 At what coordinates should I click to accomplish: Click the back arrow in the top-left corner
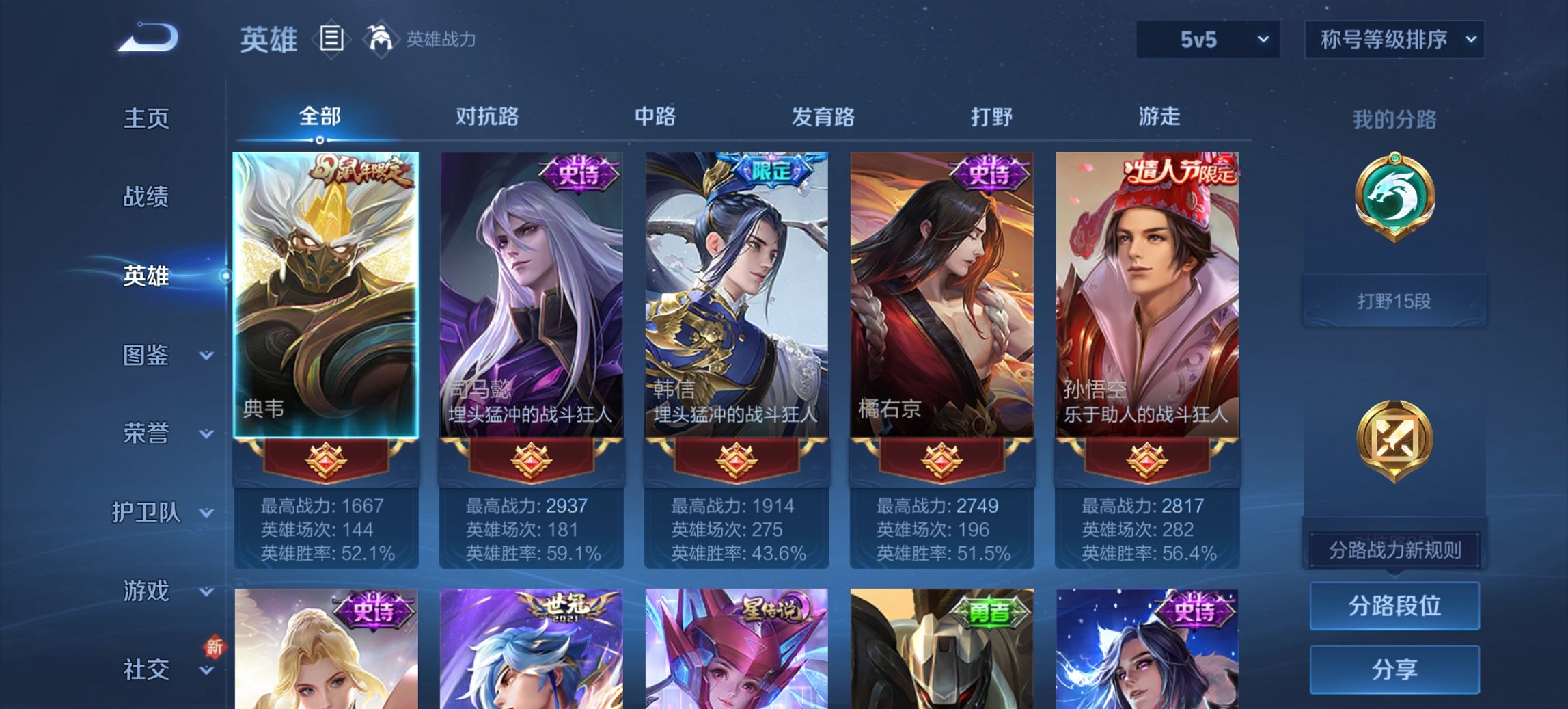[x=147, y=38]
